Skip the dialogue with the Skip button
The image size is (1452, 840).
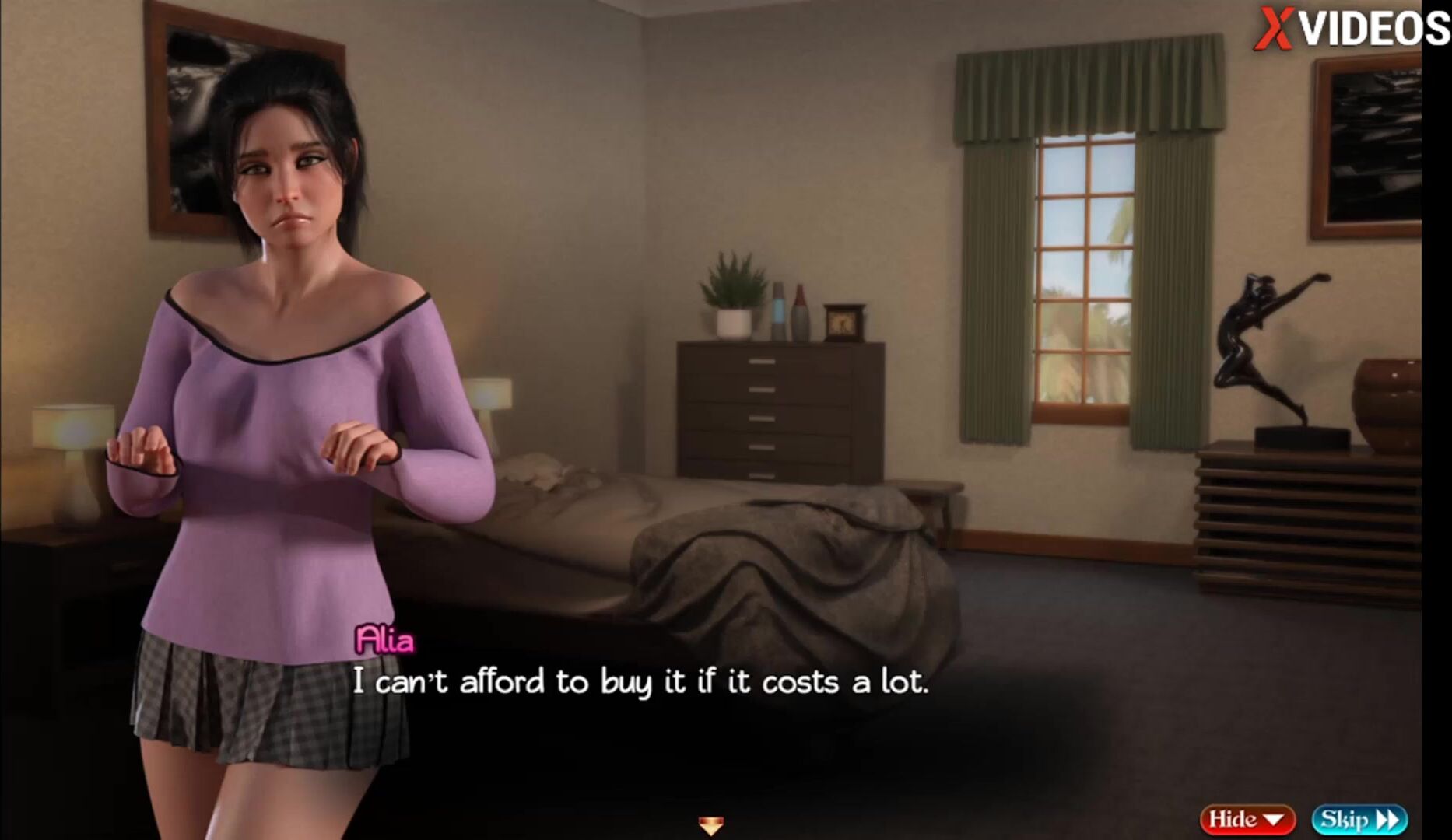click(x=1359, y=819)
